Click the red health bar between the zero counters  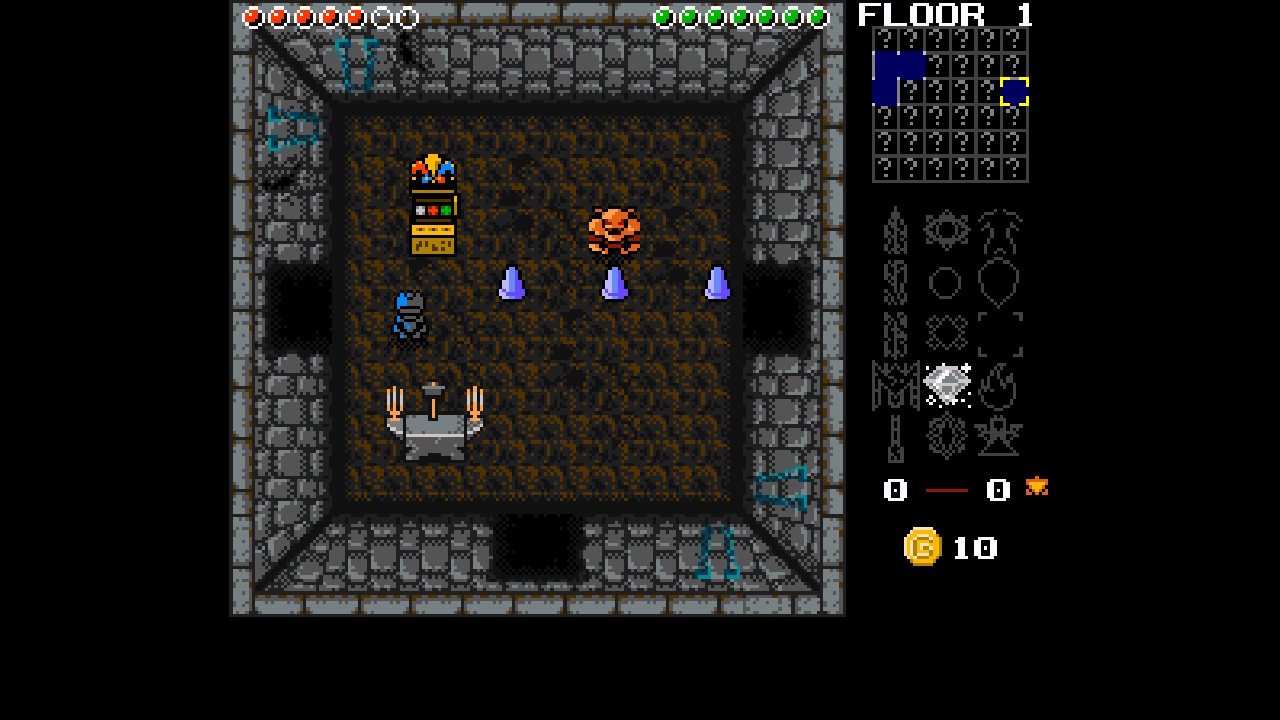(945, 491)
